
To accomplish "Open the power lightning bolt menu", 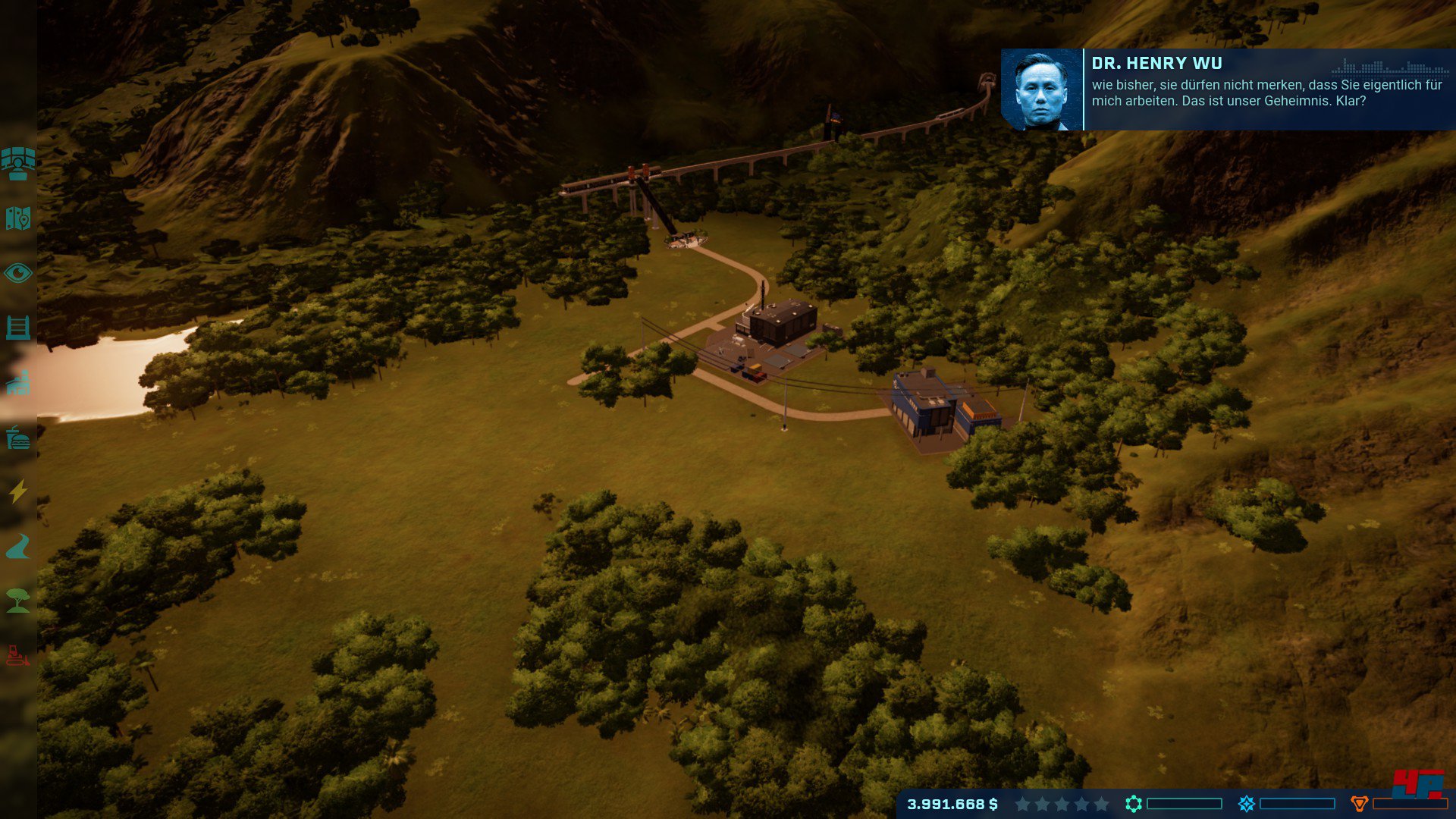I will point(18,491).
